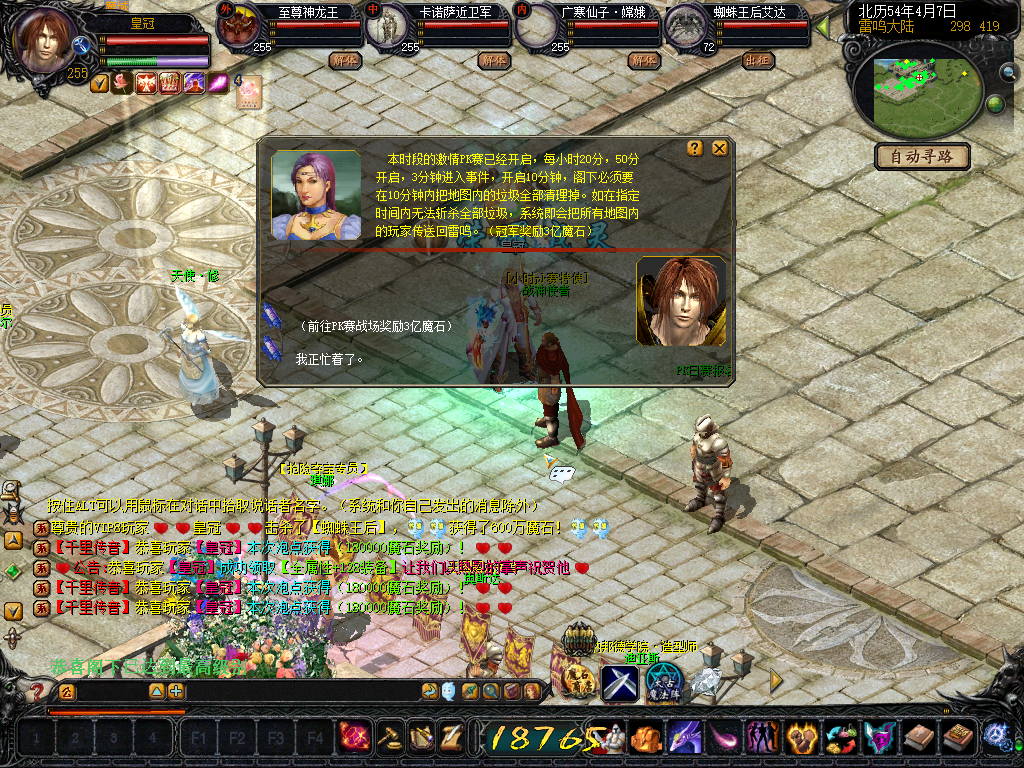Open the red question mark help button
Viewport: 1024px width, 768px height.
pos(37,691)
